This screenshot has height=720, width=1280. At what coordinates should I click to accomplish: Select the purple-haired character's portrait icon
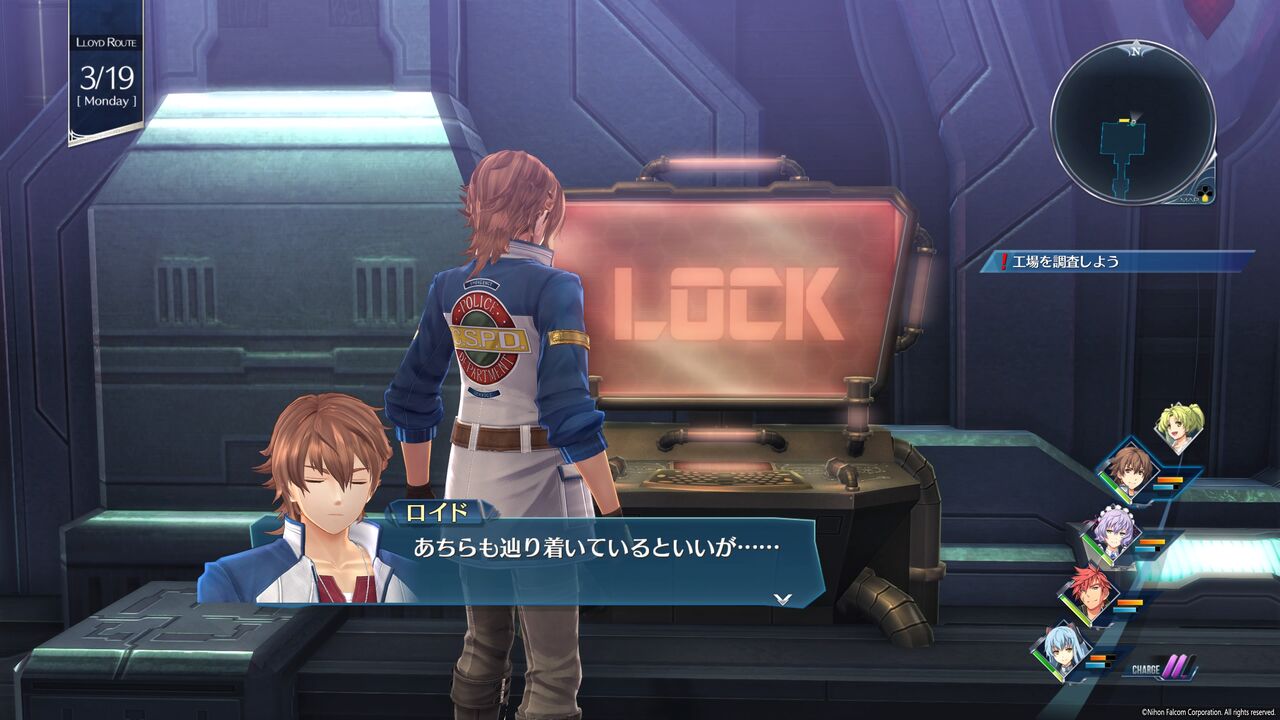tap(1111, 531)
